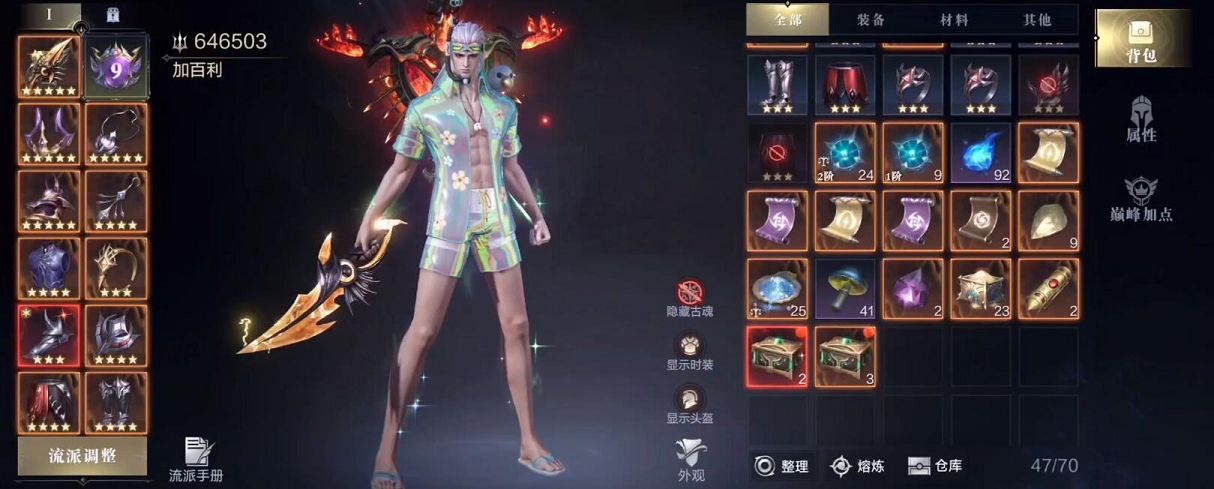Choose the mushroom item stack of 41

(x=845, y=289)
